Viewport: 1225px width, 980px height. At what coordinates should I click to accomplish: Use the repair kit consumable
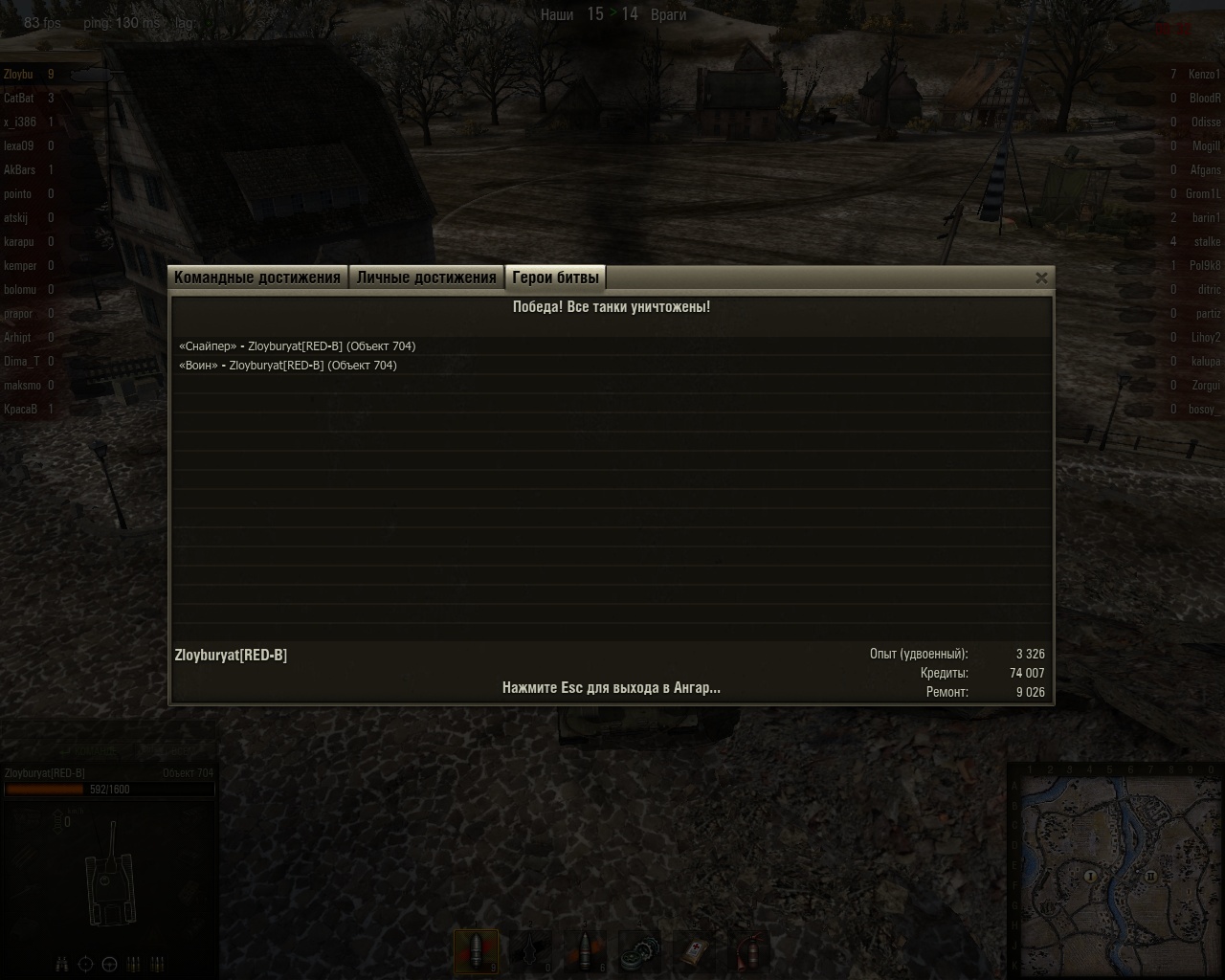639,951
